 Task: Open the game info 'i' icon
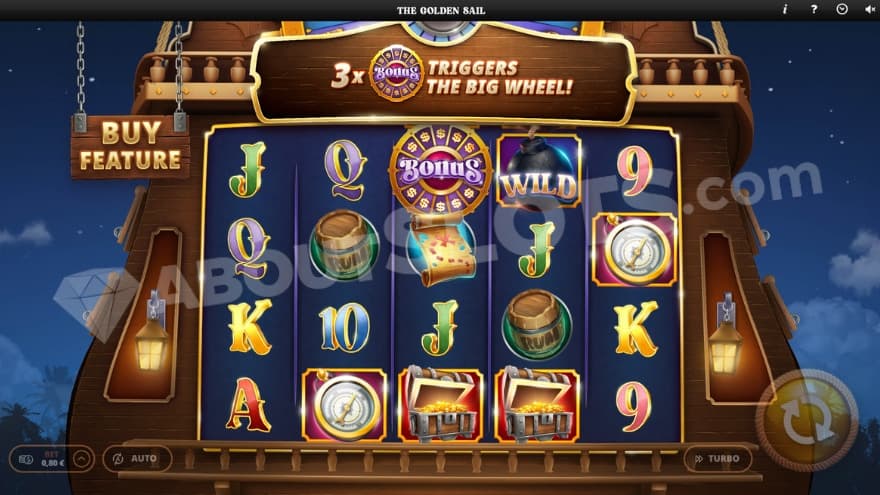tap(785, 9)
